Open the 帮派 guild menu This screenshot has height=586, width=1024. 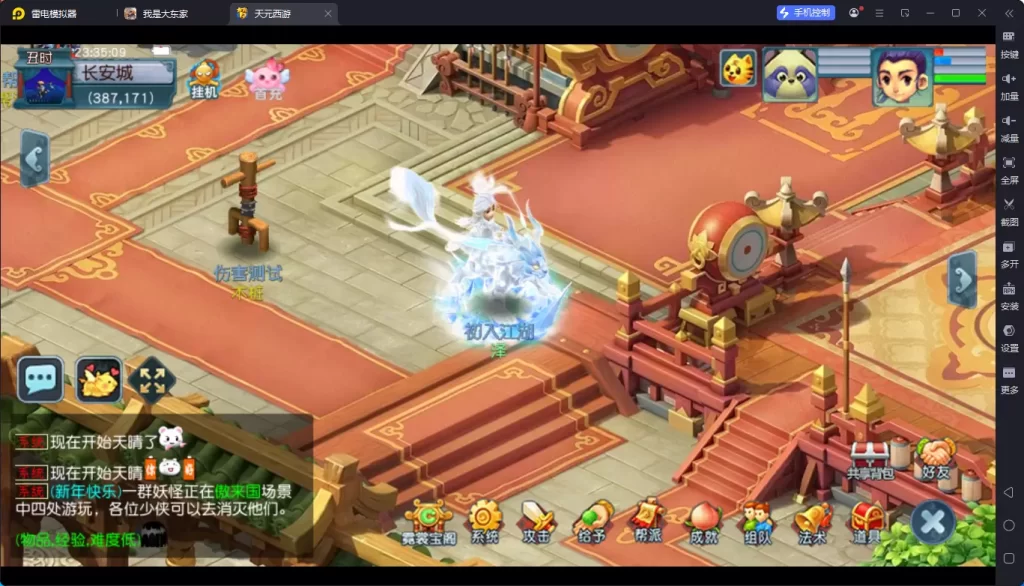click(647, 520)
